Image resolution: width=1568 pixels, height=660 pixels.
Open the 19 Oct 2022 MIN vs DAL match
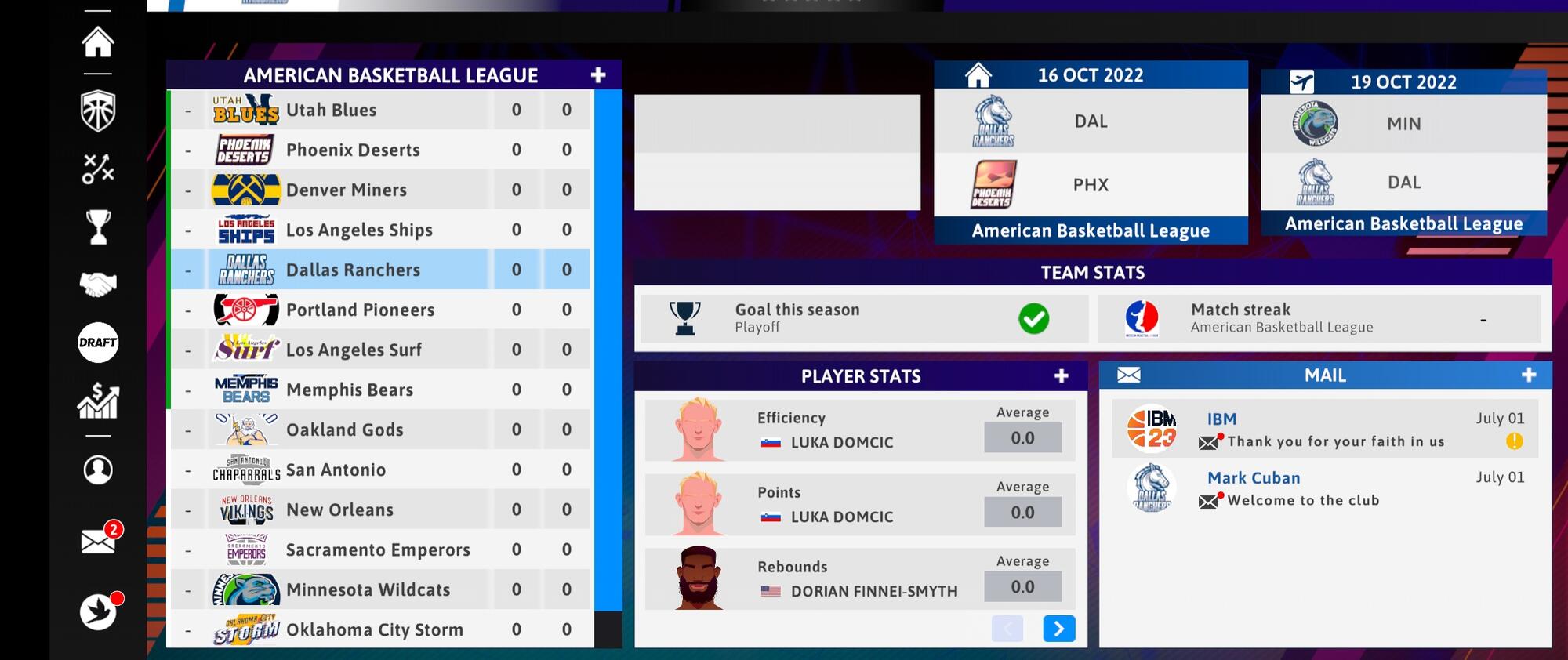click(1403, 154)
